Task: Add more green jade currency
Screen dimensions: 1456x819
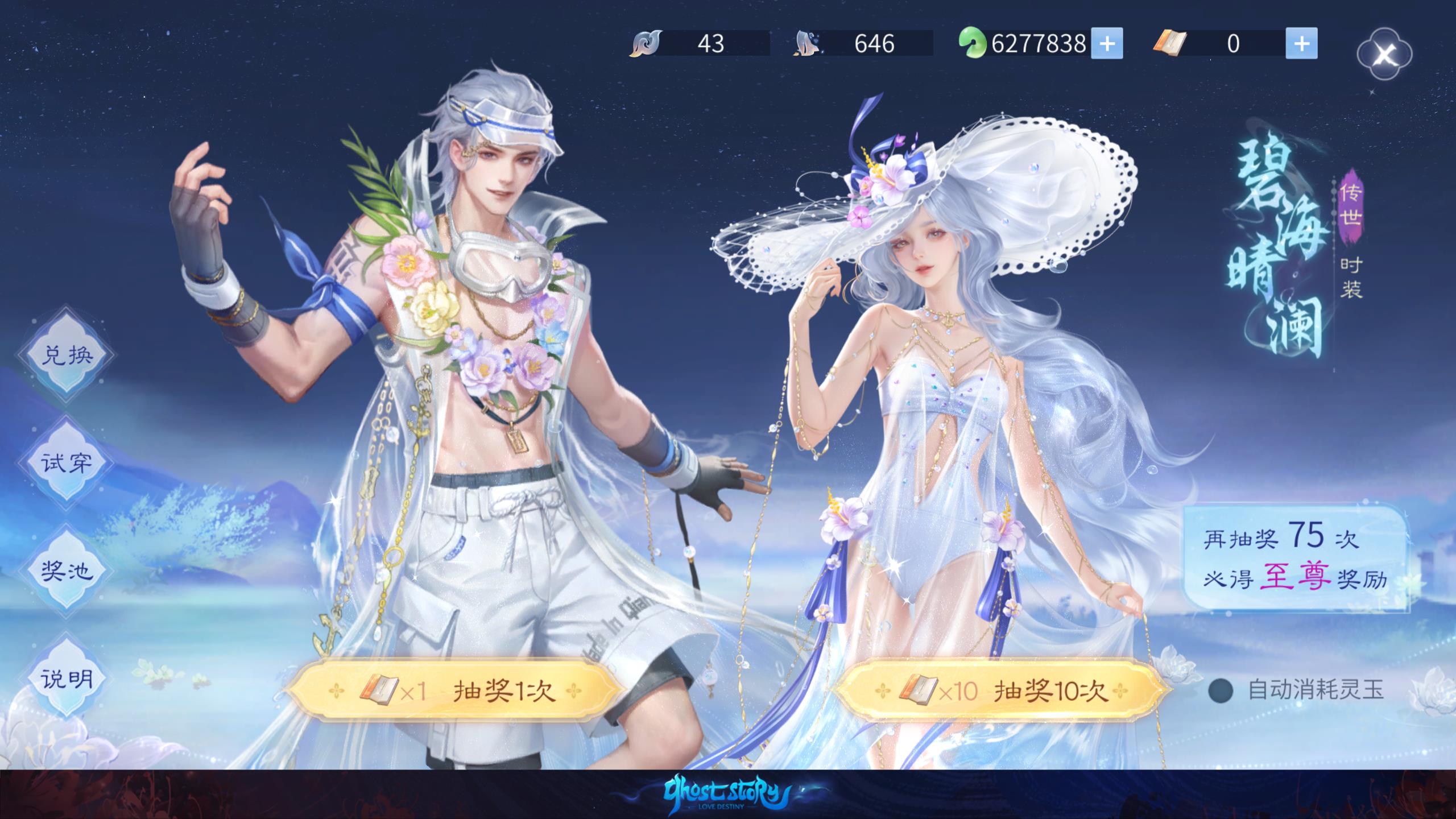Action: click(x=1107, y=44)
